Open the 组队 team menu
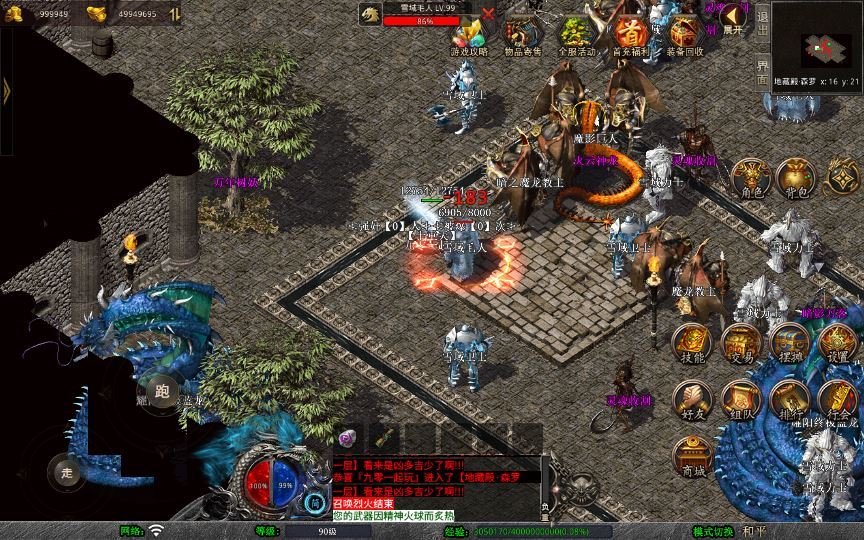 [740, 399]
